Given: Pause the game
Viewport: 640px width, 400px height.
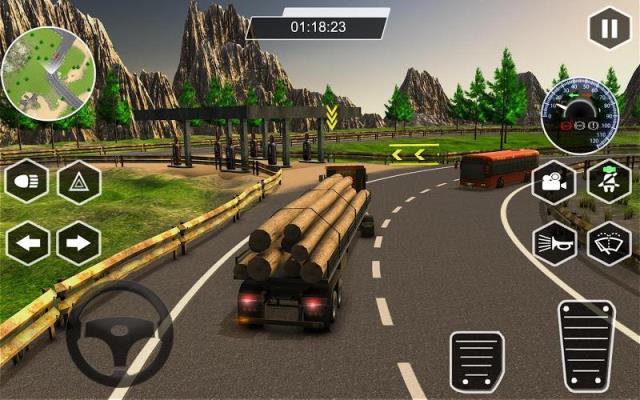Looking at the screenshot, I should pos(608,27).
